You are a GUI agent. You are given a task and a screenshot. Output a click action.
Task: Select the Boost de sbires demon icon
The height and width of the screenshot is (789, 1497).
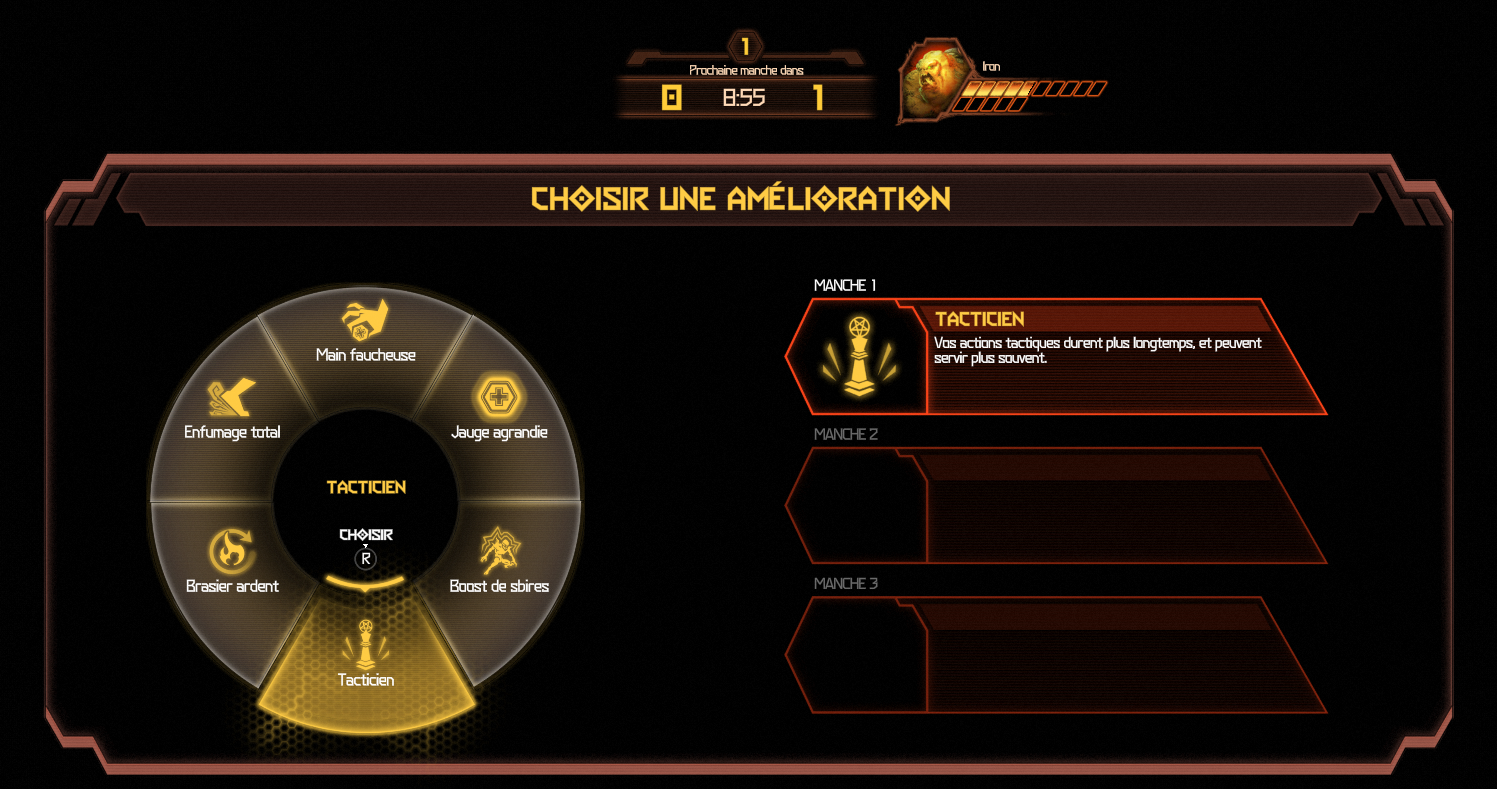[x=499, y=551]
